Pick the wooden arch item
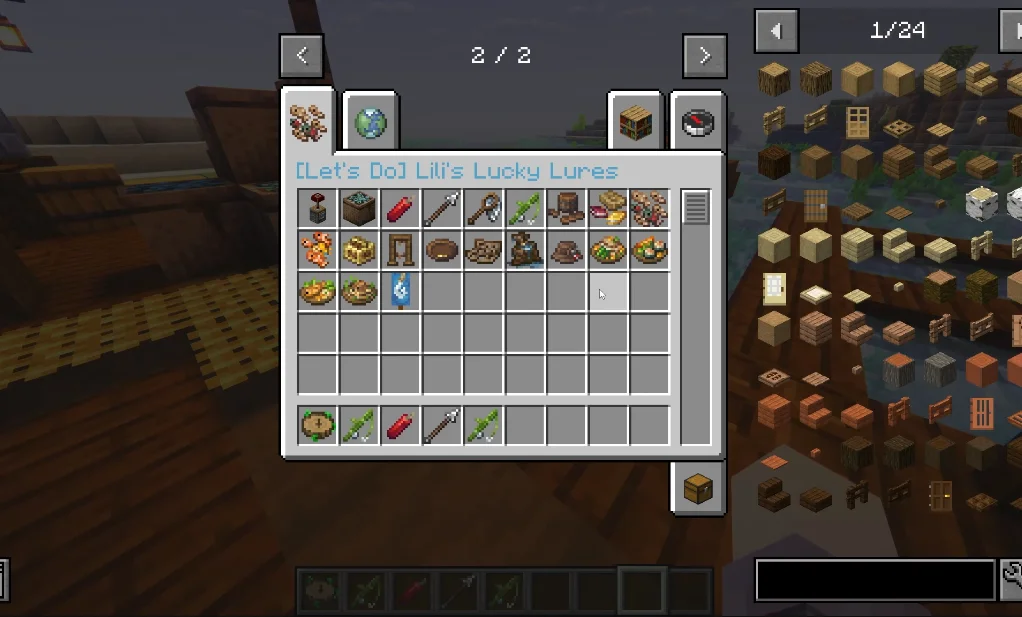The width and height of the screenshot is (1022, 617). pyautogui.click(x=401, y=250)
